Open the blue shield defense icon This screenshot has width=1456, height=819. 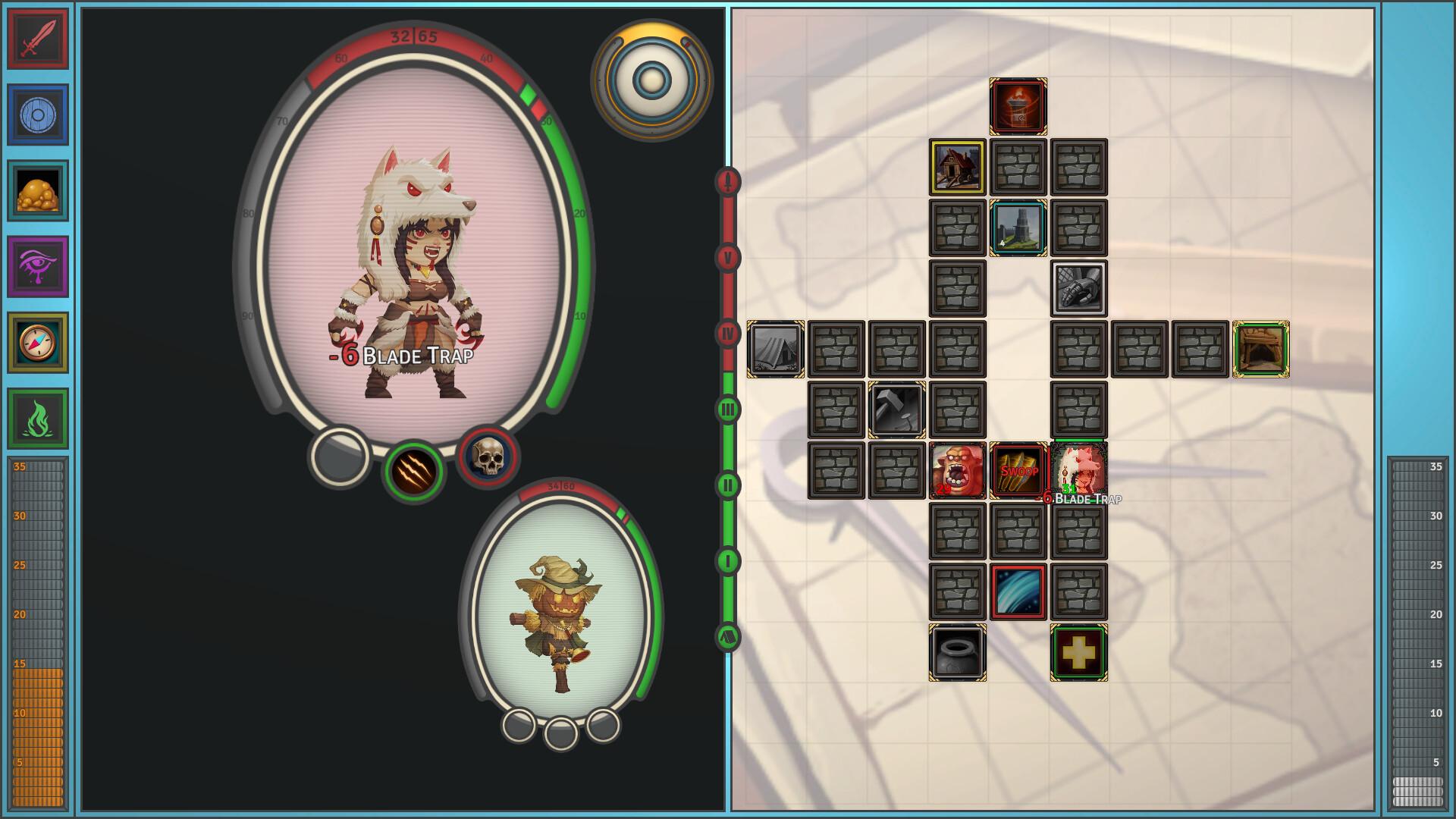pyautogui.click(x=38, y=115)
